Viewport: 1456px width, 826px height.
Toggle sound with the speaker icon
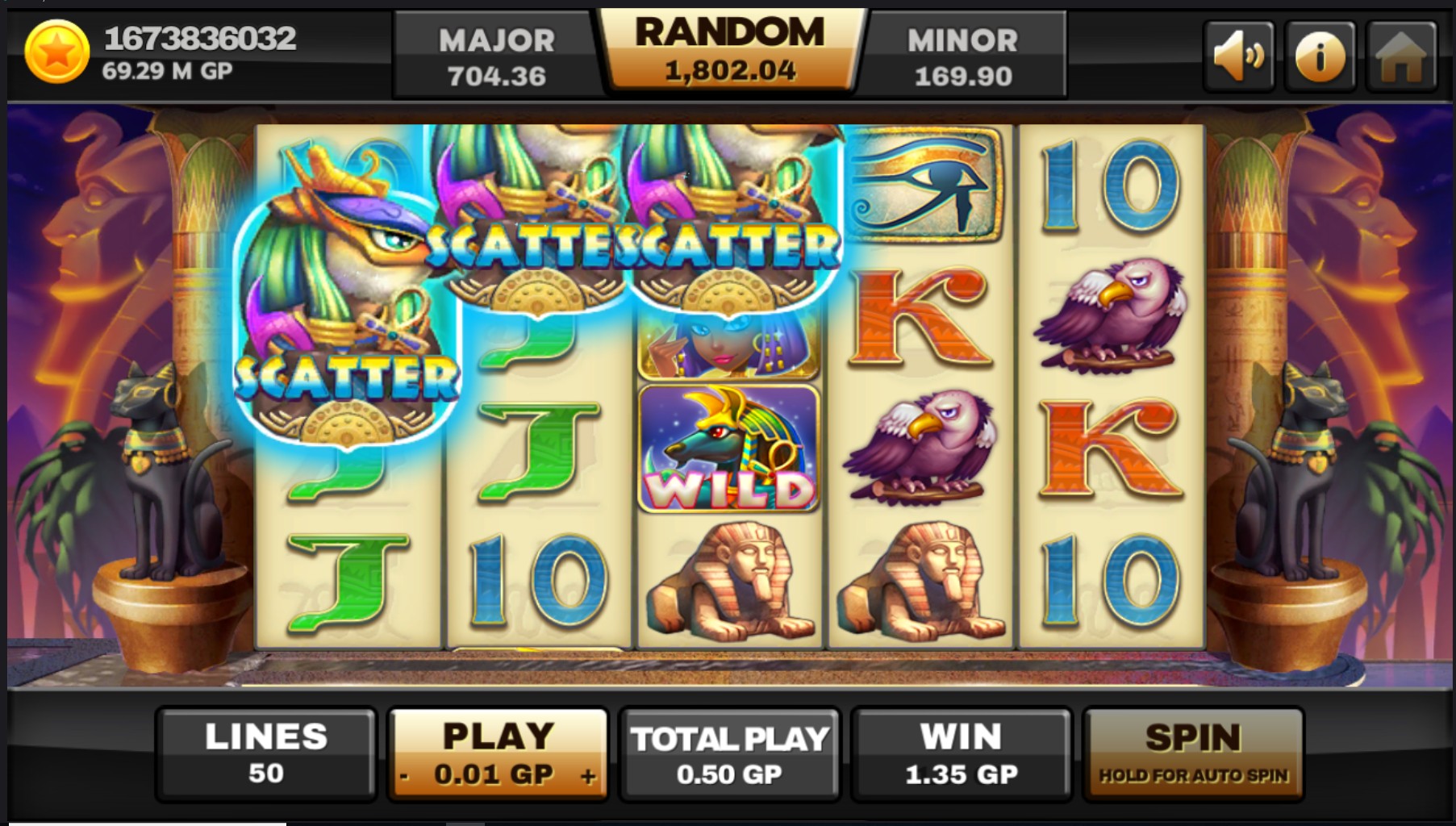[1238, 56]
